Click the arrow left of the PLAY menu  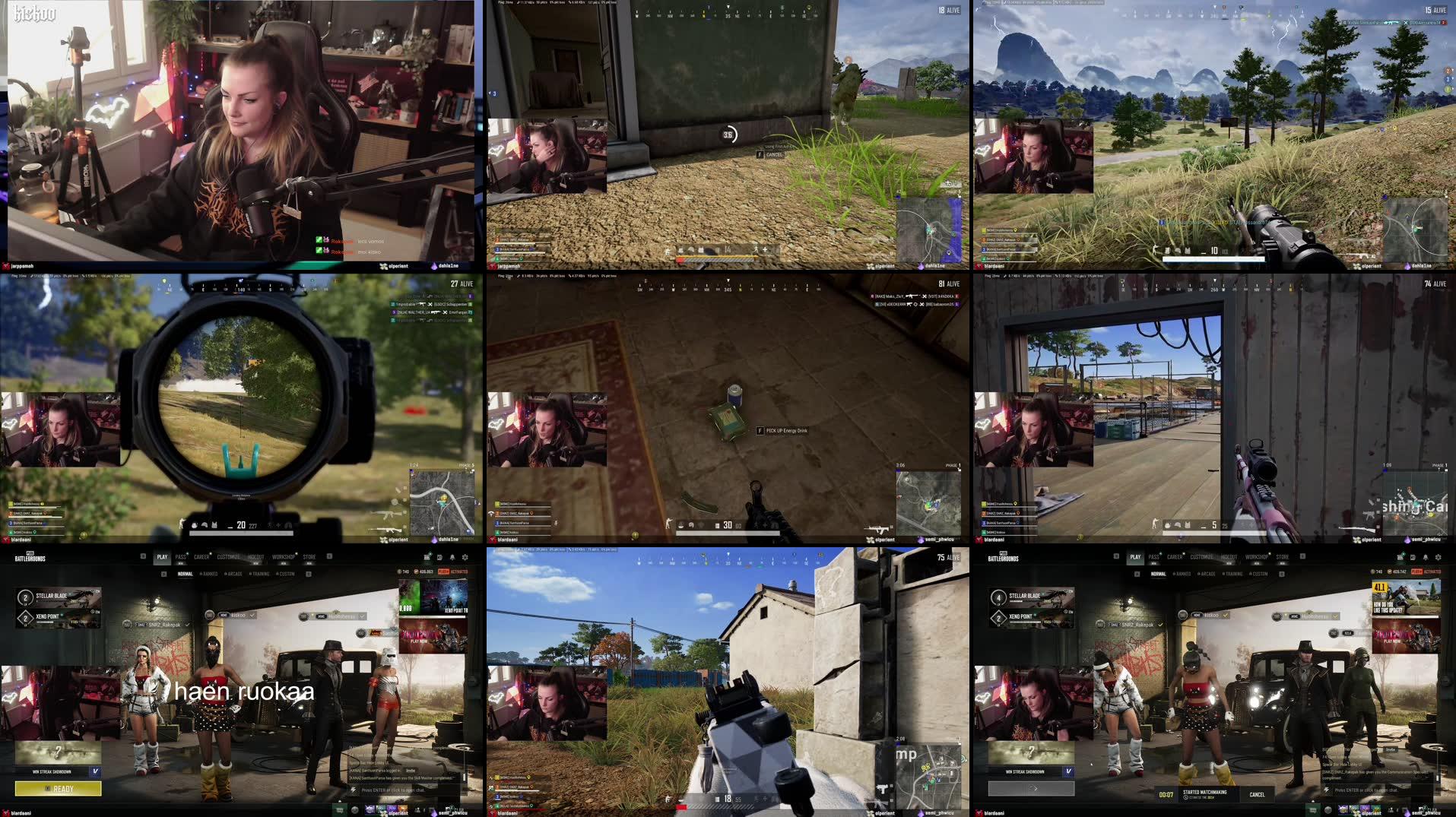1117,556
